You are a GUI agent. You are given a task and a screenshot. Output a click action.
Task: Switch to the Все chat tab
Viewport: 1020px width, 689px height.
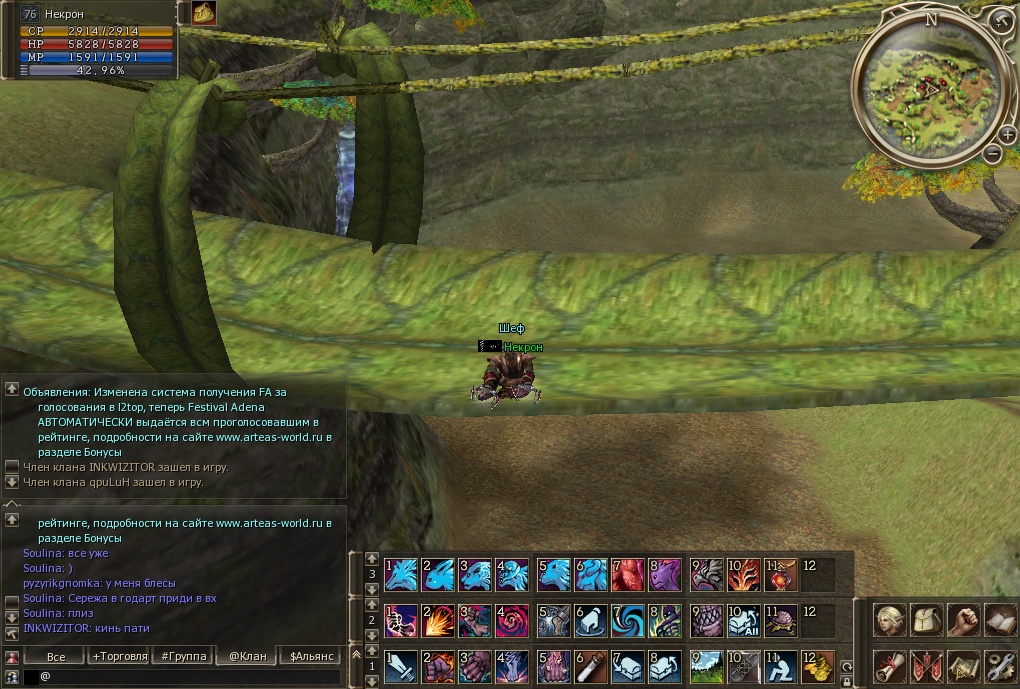pos(56,656)
